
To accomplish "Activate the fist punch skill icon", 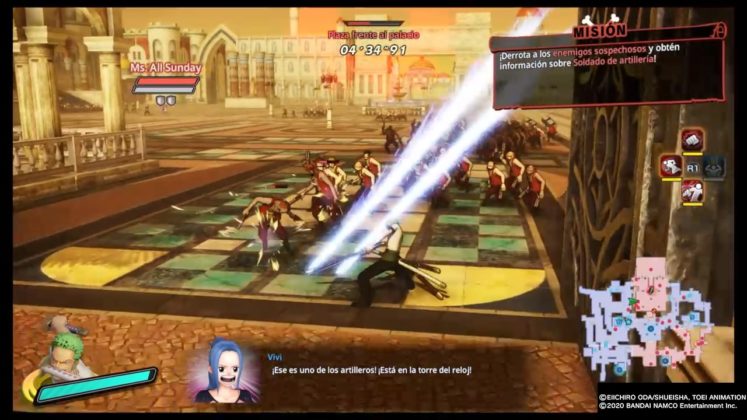I will pos(692,139).
